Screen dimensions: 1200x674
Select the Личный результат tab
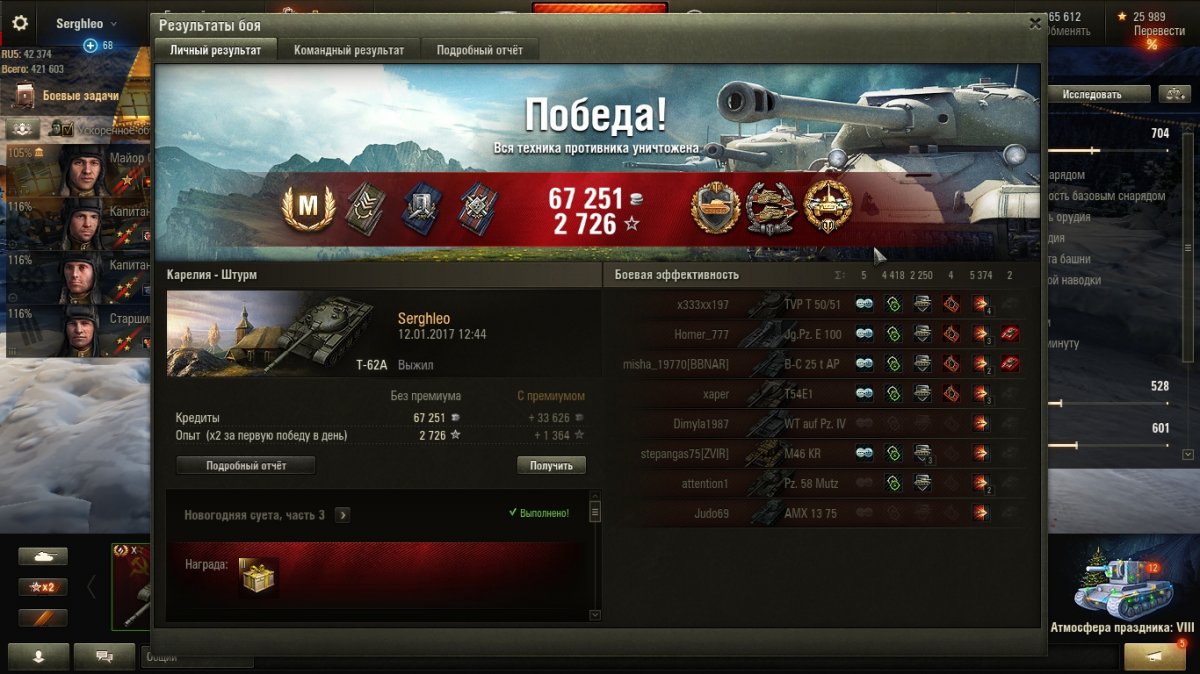[215, 50]
